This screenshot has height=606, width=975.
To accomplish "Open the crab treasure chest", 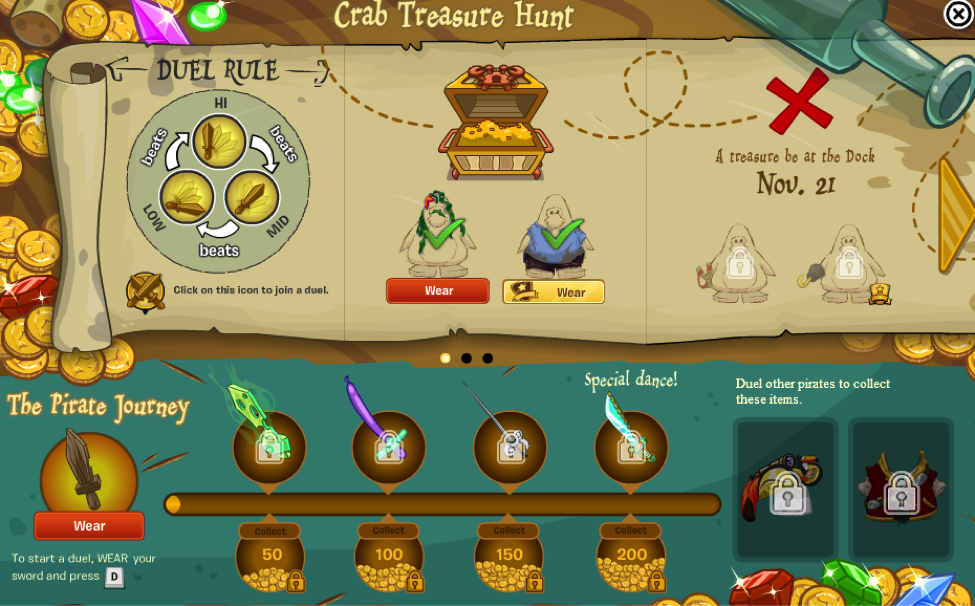I will [x=494, y=123].
